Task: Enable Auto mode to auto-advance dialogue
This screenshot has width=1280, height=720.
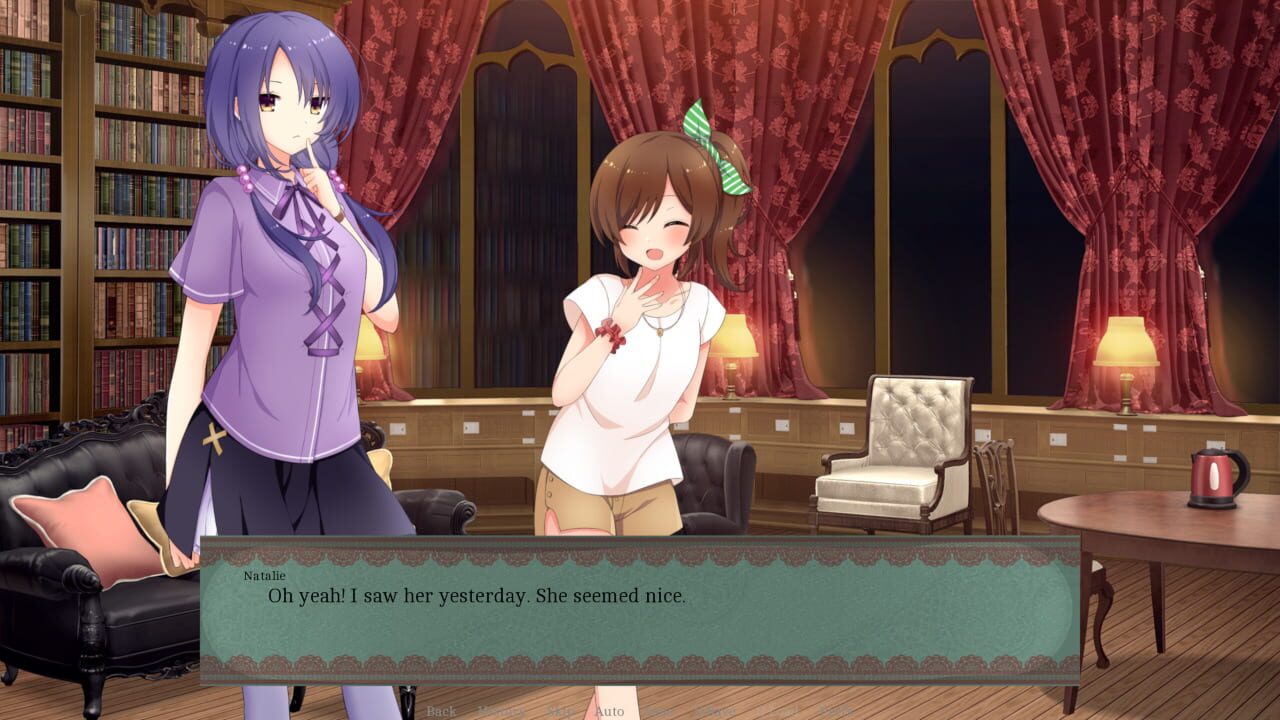Action: [608, 711]
